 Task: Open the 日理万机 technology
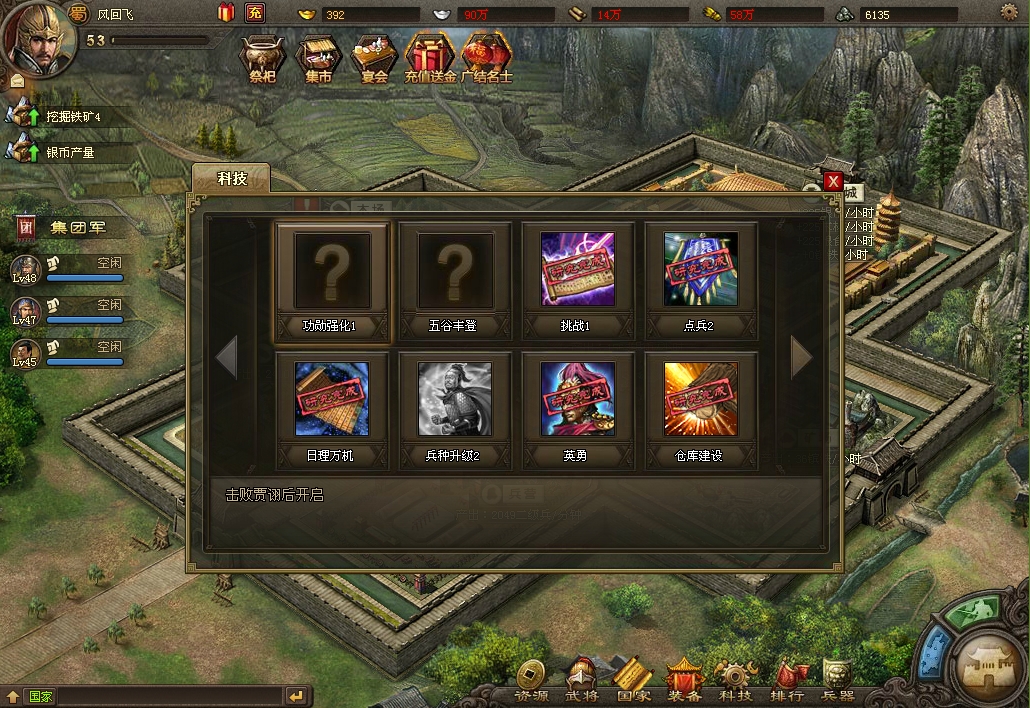[331, 400]
